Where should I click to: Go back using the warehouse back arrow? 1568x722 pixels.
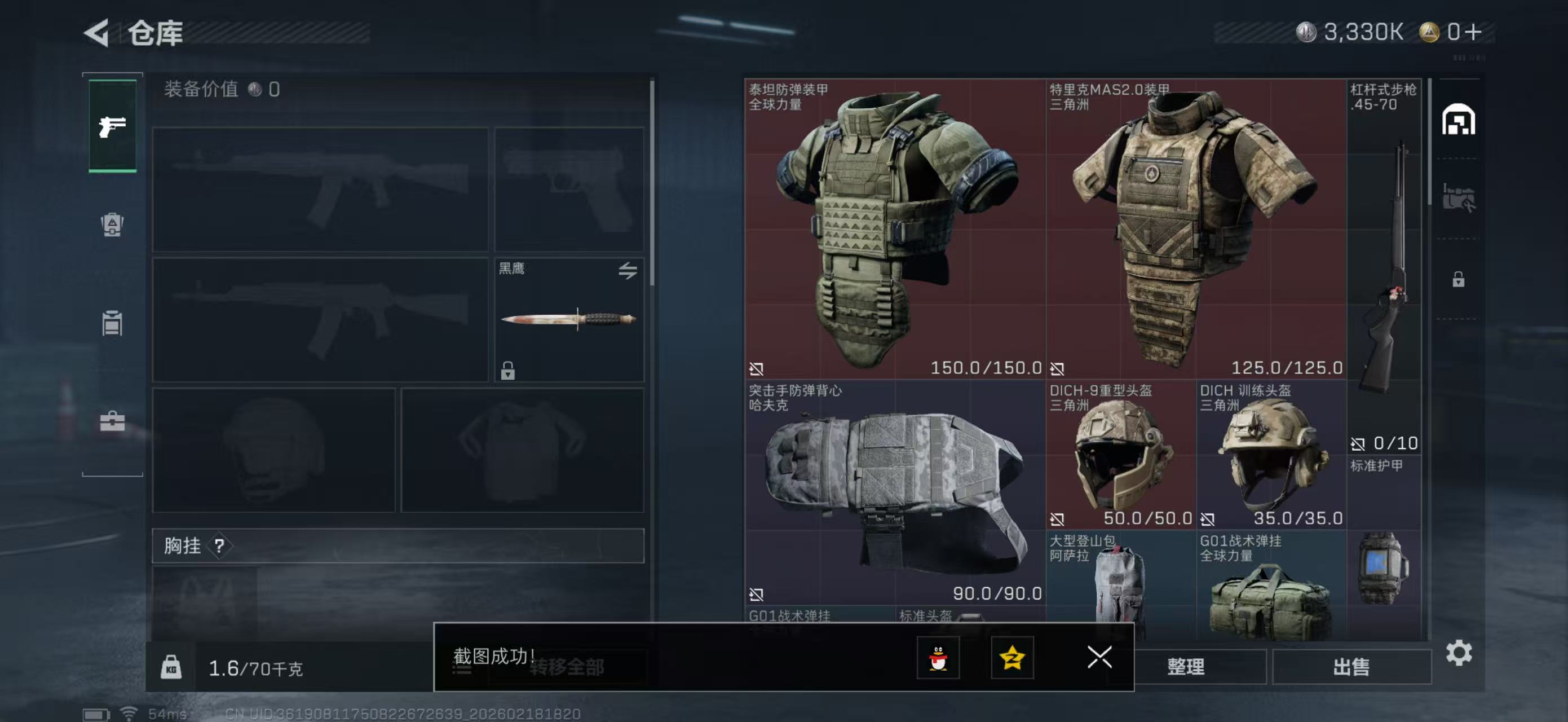(98, 33)
